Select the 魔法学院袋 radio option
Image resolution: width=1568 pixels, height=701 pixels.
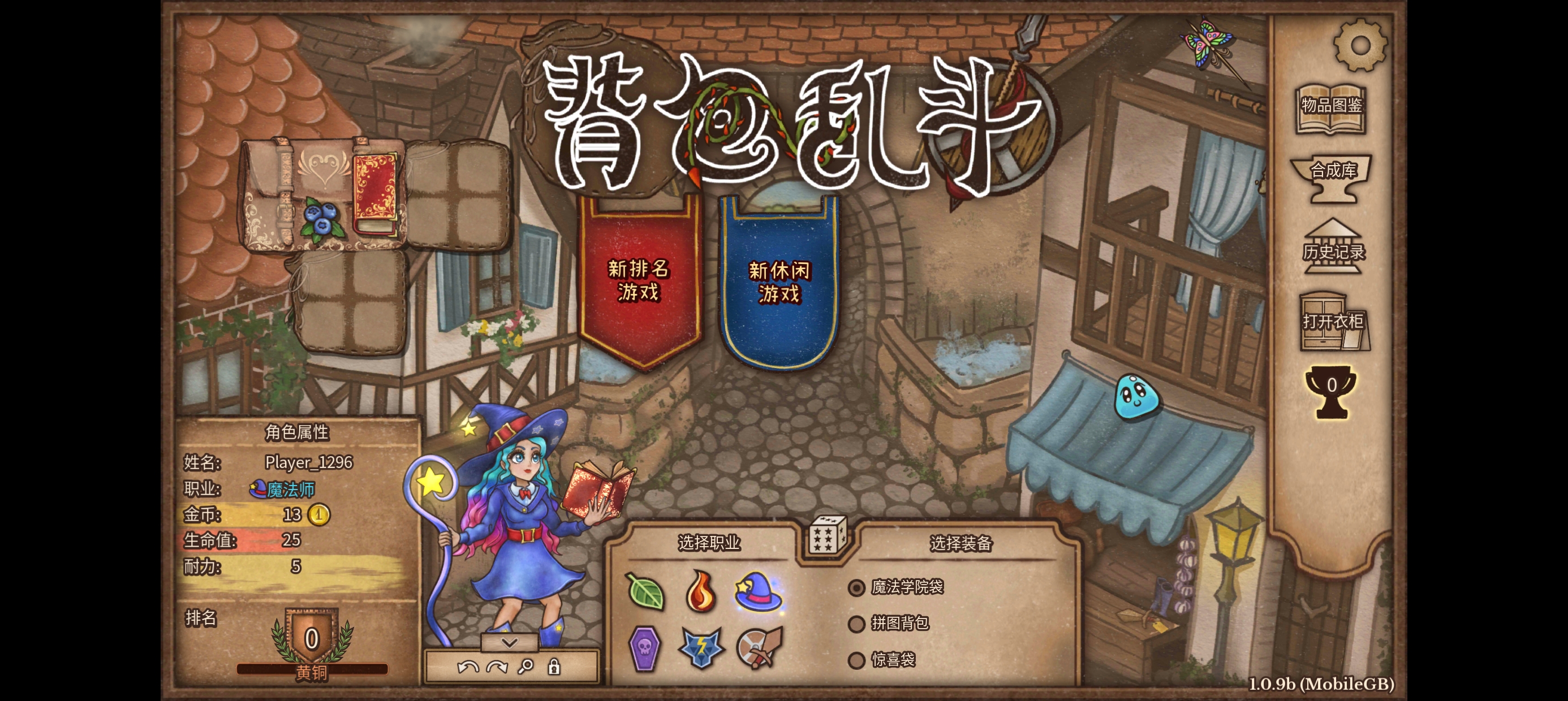[858, 588]
